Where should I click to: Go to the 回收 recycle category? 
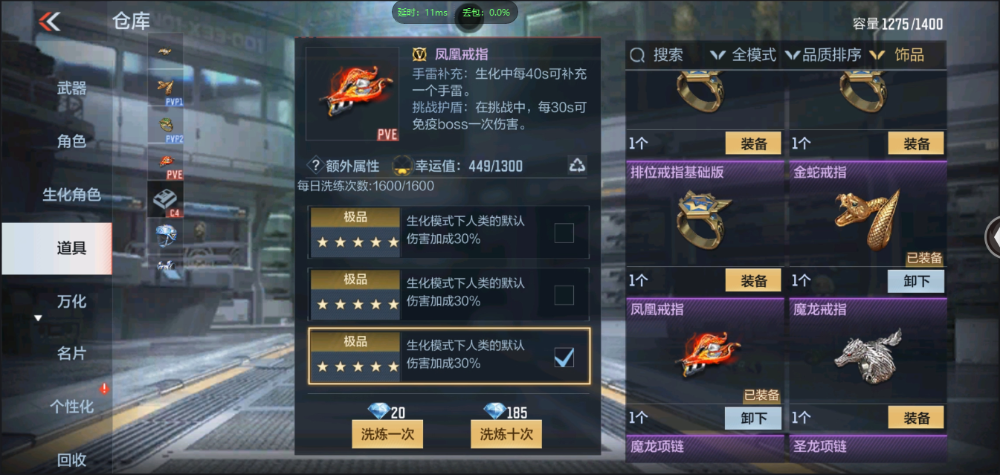(71, 460)
